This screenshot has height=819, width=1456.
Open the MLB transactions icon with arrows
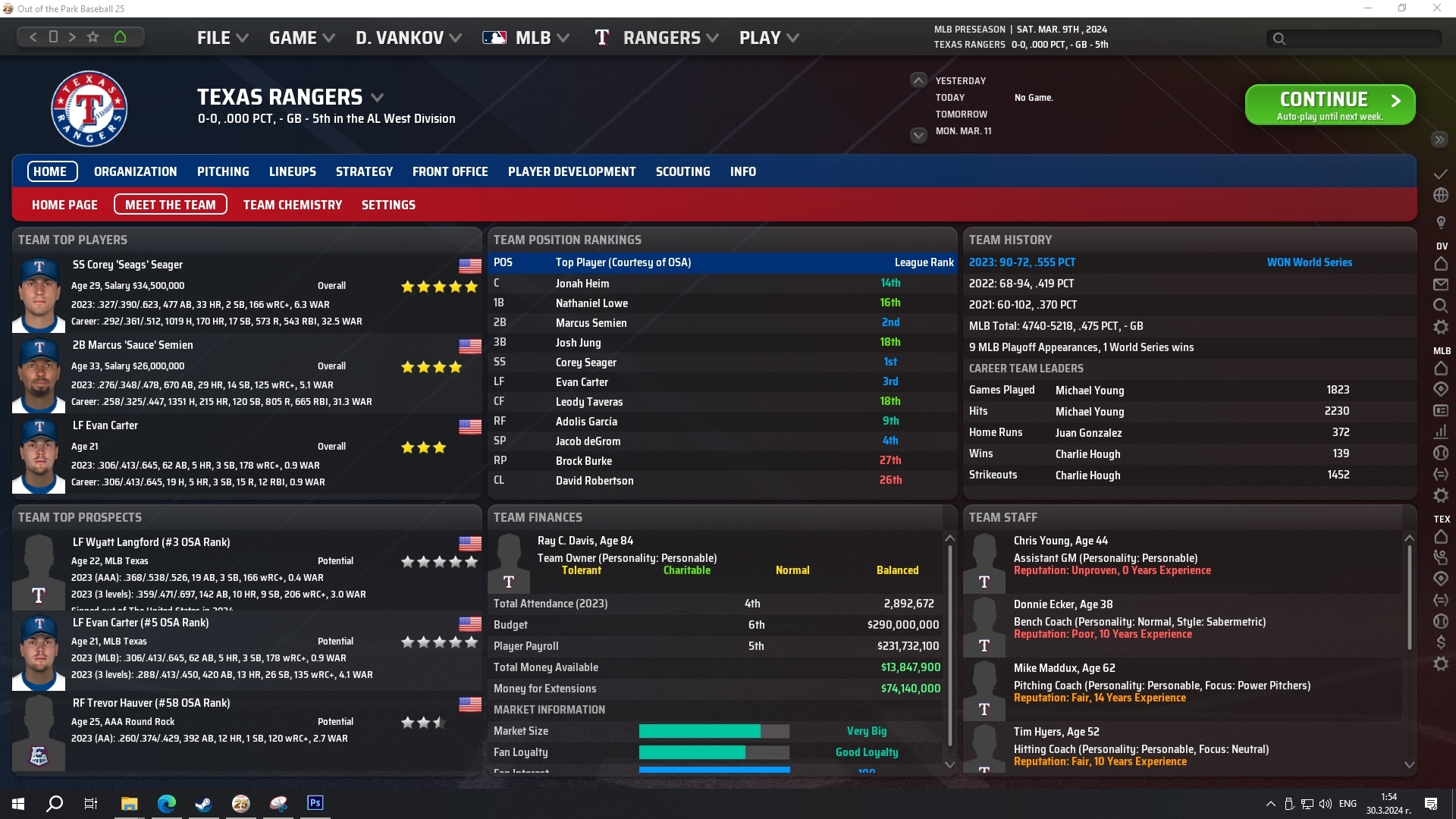pos(1441,474)
